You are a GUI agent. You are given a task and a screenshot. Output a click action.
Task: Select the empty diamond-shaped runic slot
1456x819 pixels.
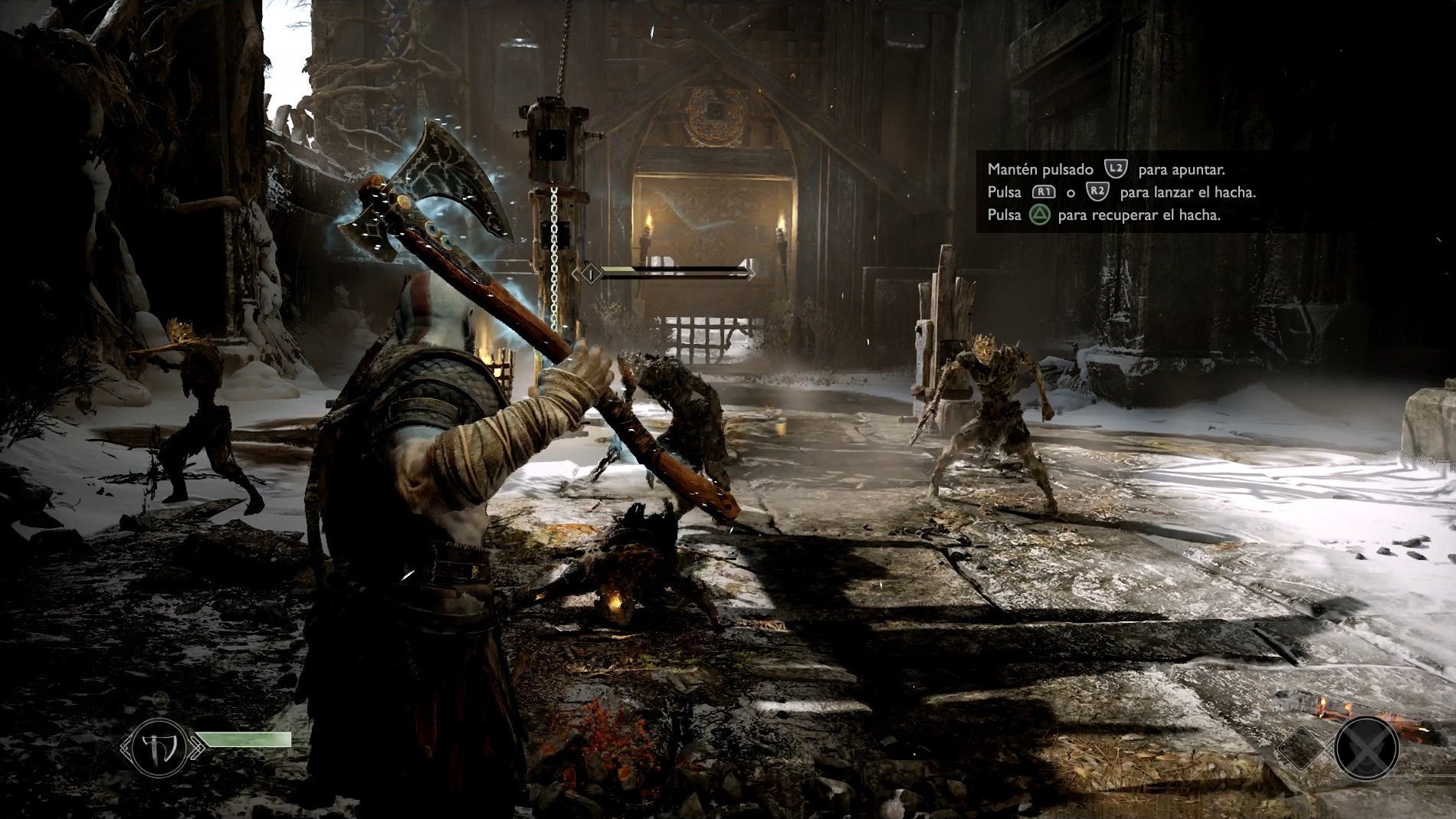point(1303,746)
